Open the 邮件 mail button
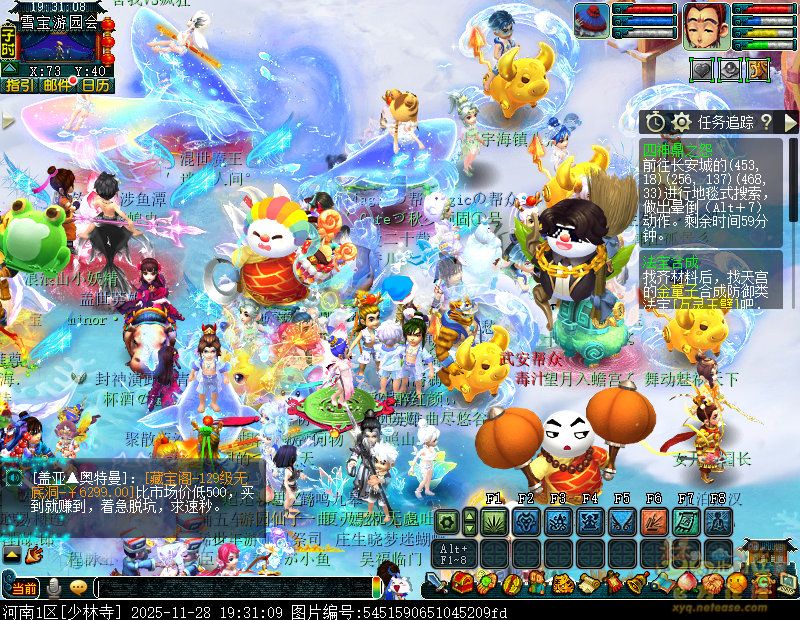This screenshot has width=800, height=620. click(57, 85)
